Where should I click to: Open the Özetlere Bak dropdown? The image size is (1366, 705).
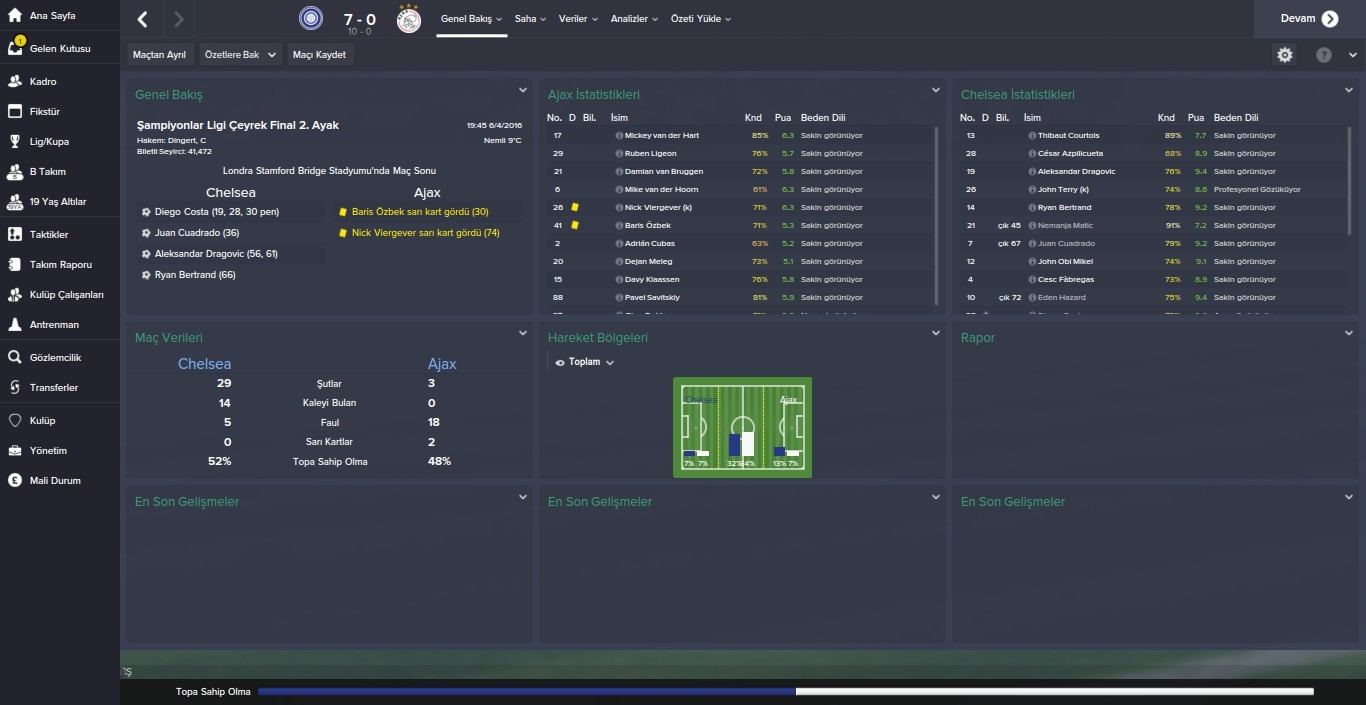pyautogui.click(x=240, y=55)
